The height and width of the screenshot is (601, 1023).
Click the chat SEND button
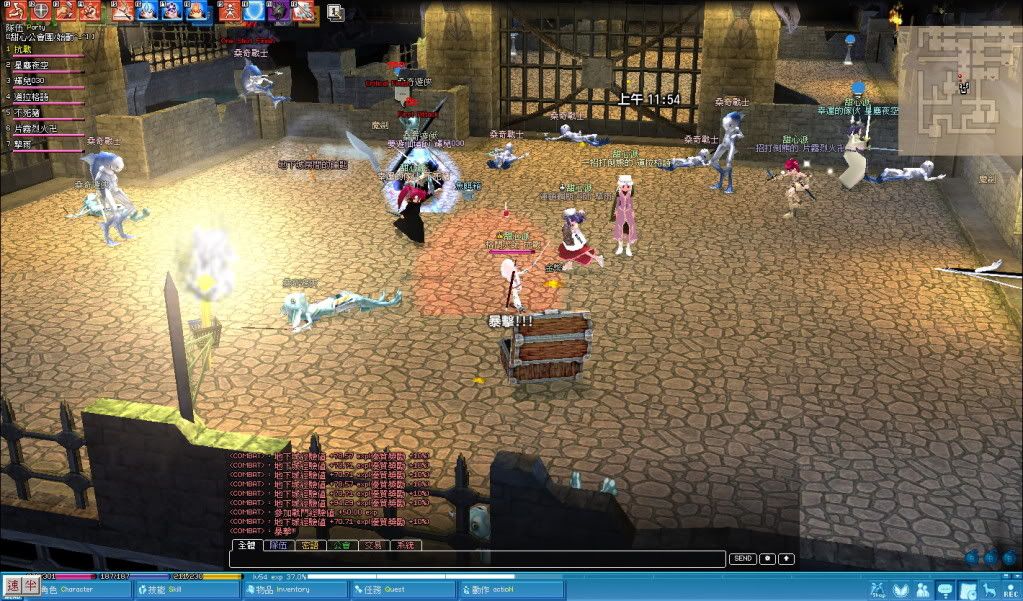pos(742,558)
